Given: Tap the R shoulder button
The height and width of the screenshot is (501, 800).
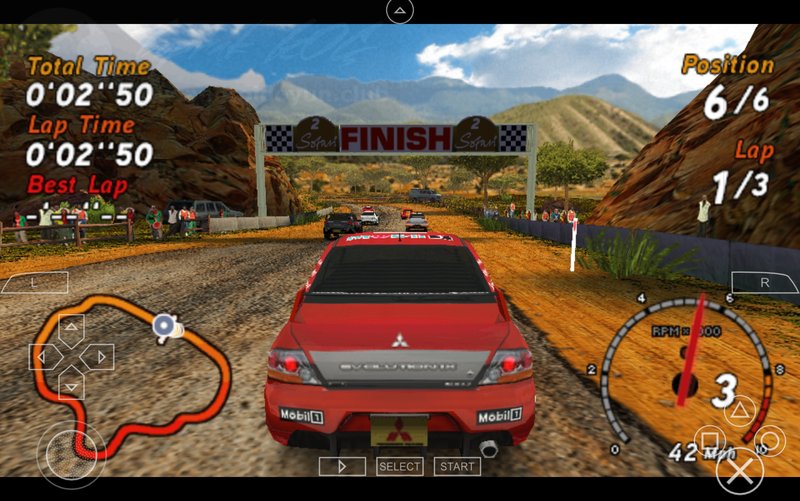Looking at the screenshot, I should click(765, 283).
